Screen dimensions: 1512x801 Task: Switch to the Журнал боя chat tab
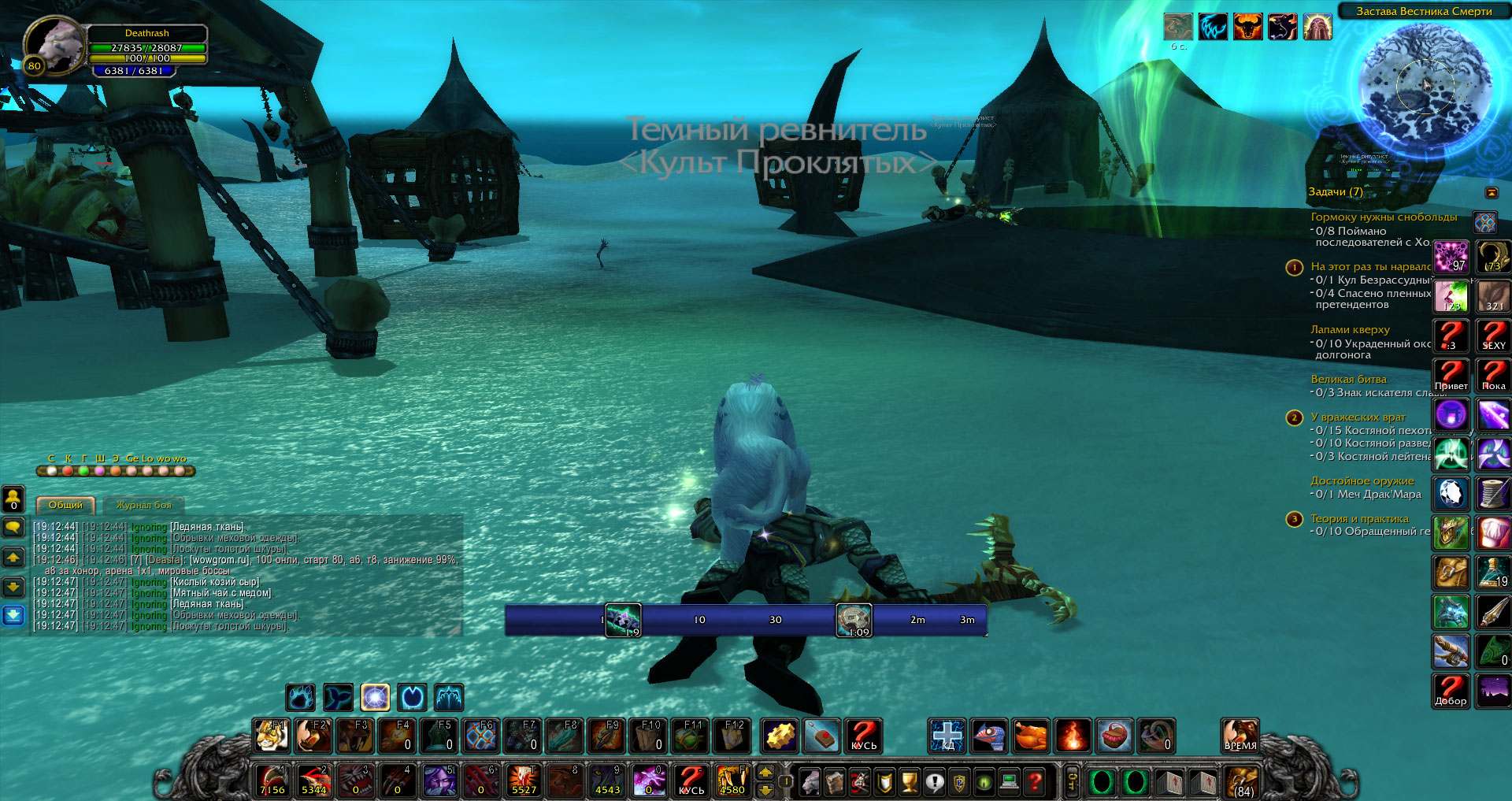tap(143, 505)
